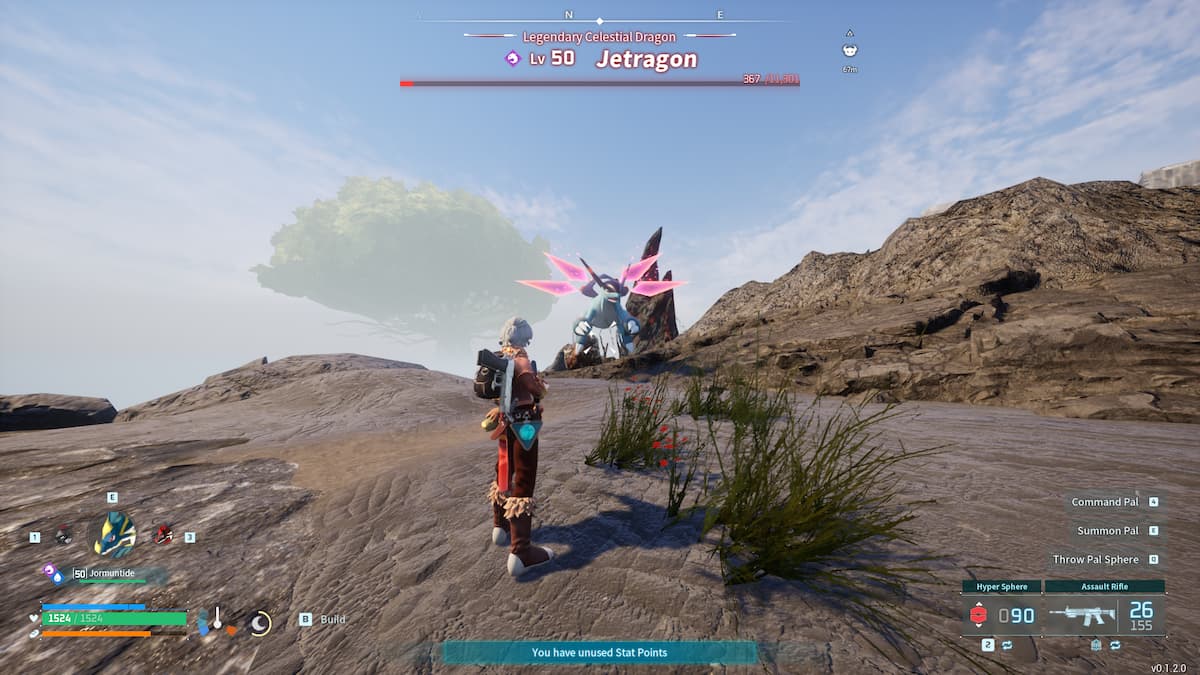The width and height of the screenshot is (1200, 675).
Task: Click the Summon Pal option
Action: coord(1108,531)
